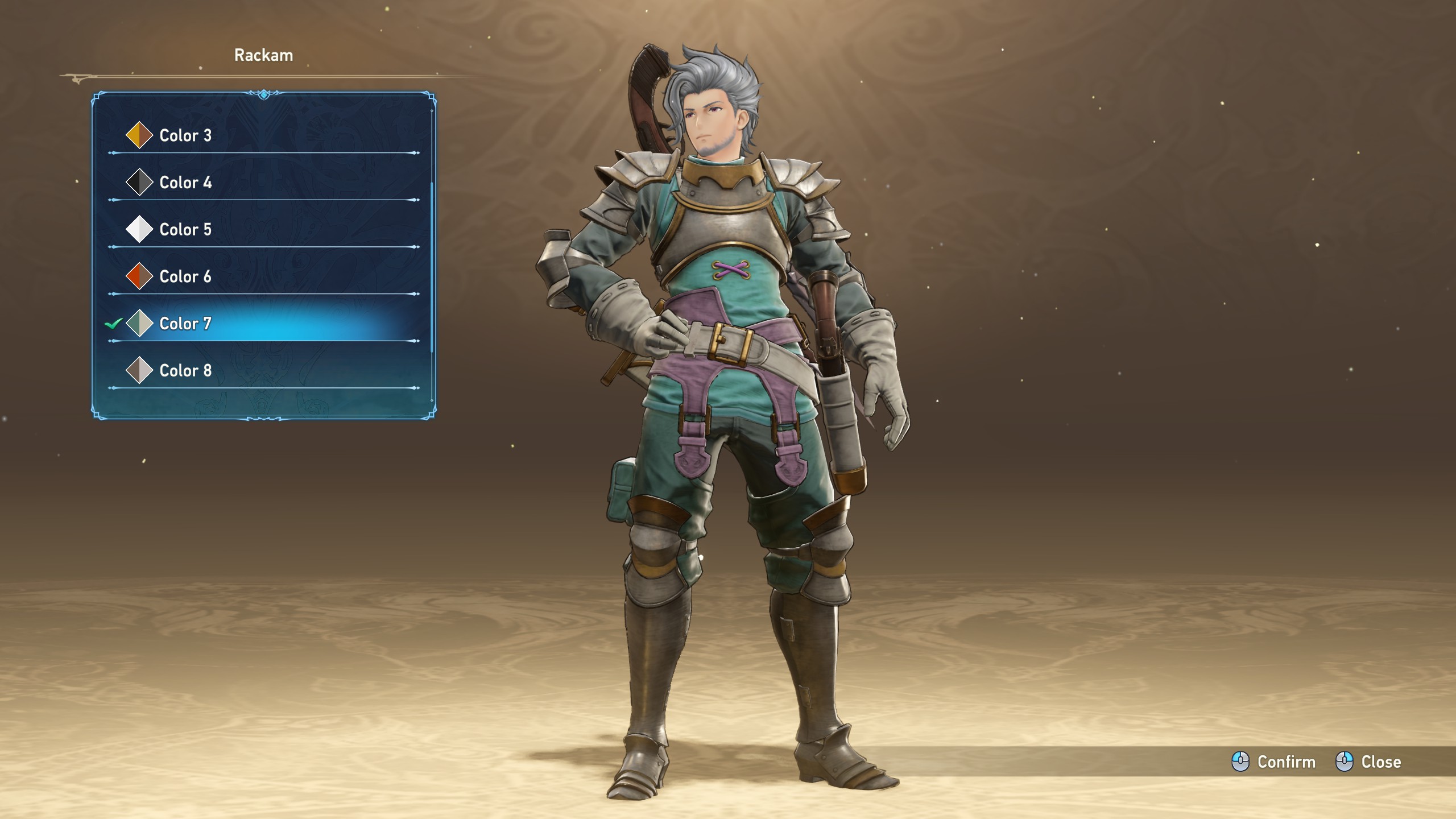The height and width of the screenshot is (819, 1456).
Task: Choose Color 4 black outfit
Action: tap(185, 183)
